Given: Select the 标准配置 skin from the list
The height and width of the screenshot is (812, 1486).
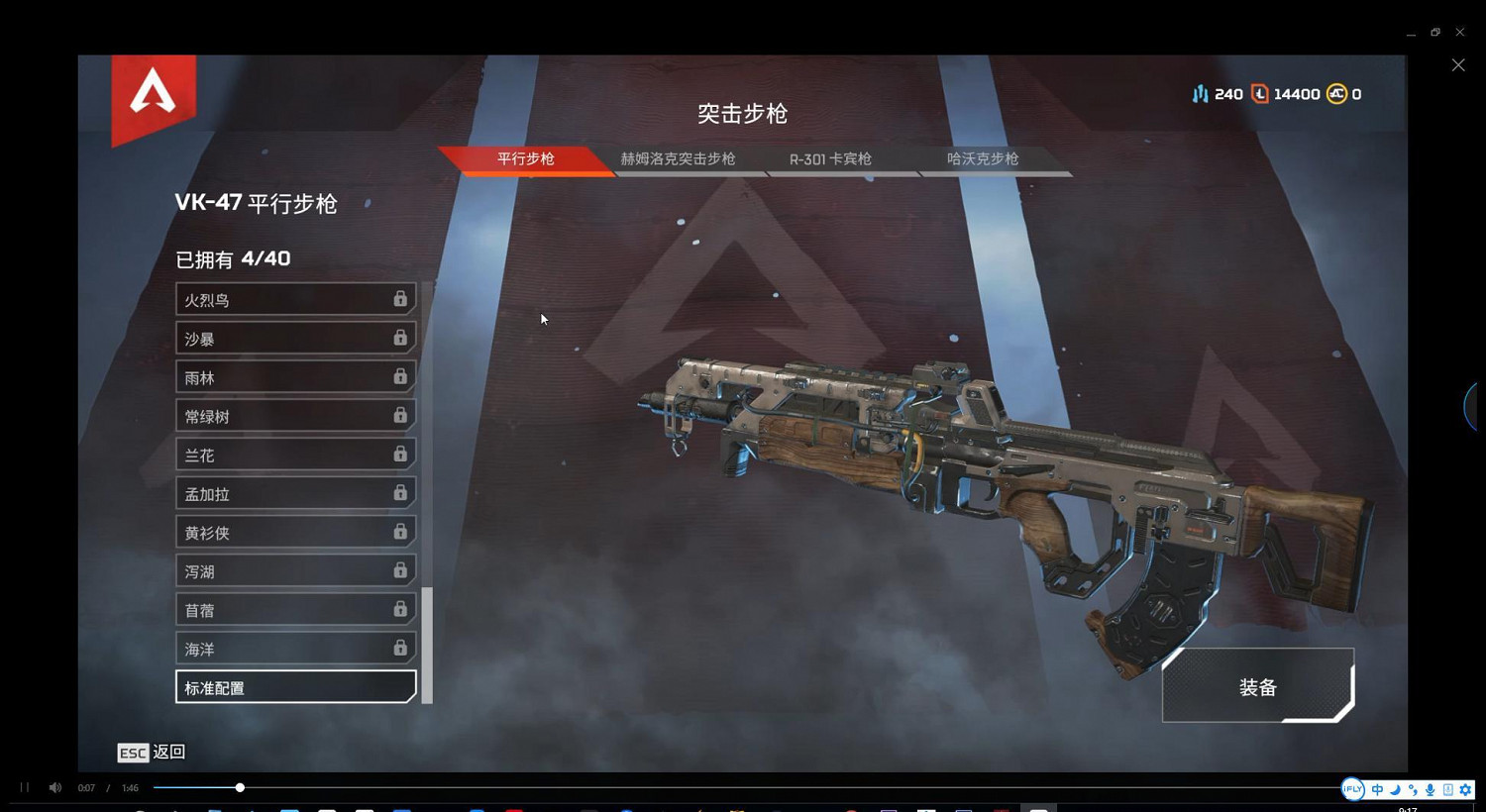Looking at the screenshot, I should tap(294, 686).
